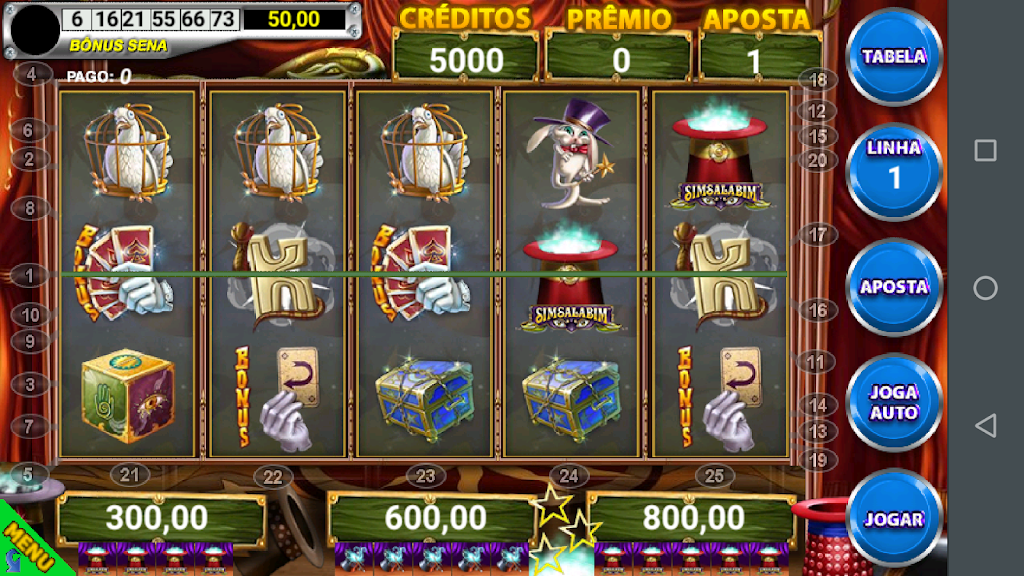Screen dimensions: 1024x576
Task: Select payline marker number 4
Action: point(33,74)
